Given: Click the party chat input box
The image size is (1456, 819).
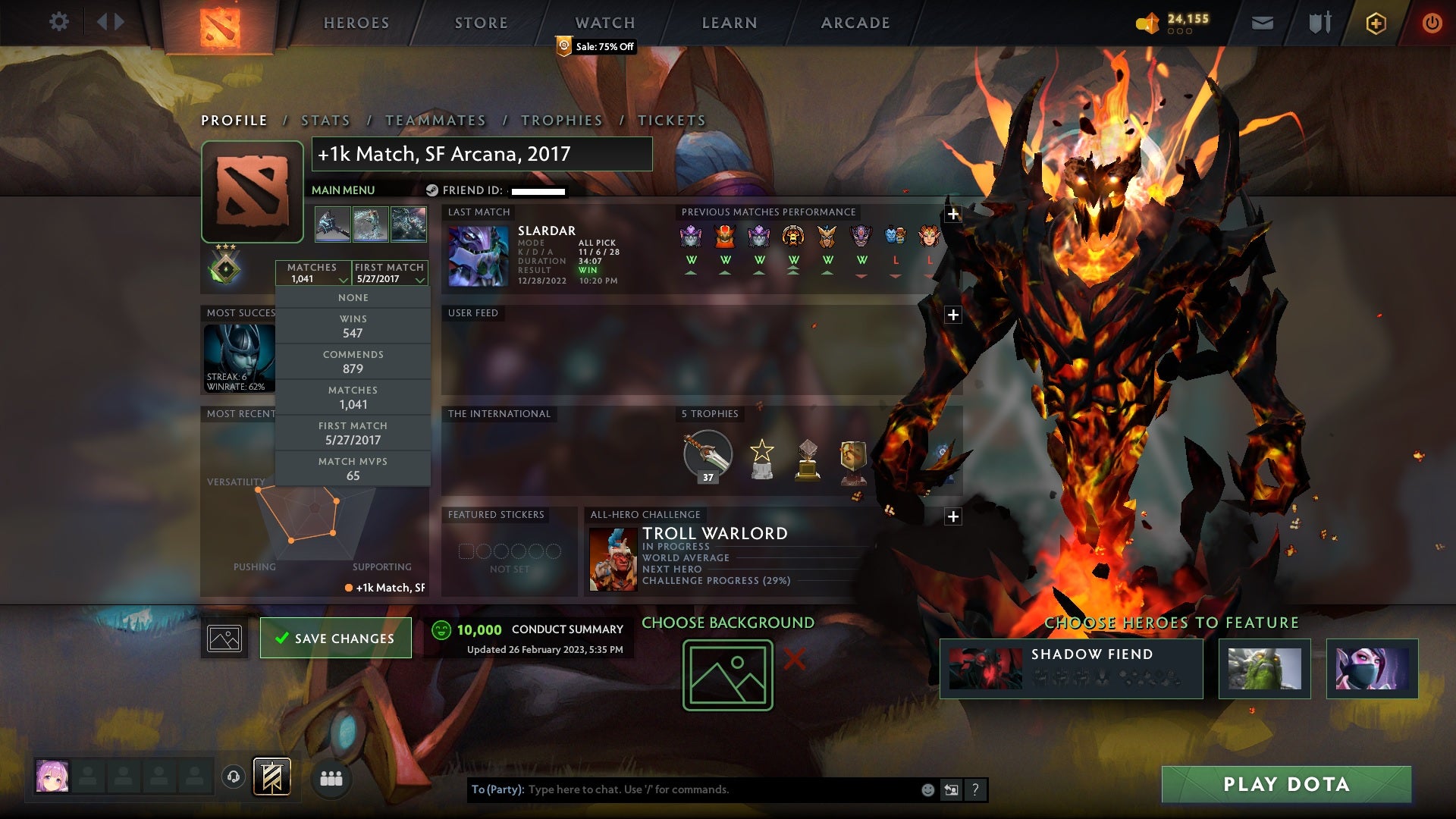Looking at the screenshot, I should pos(720,789).
